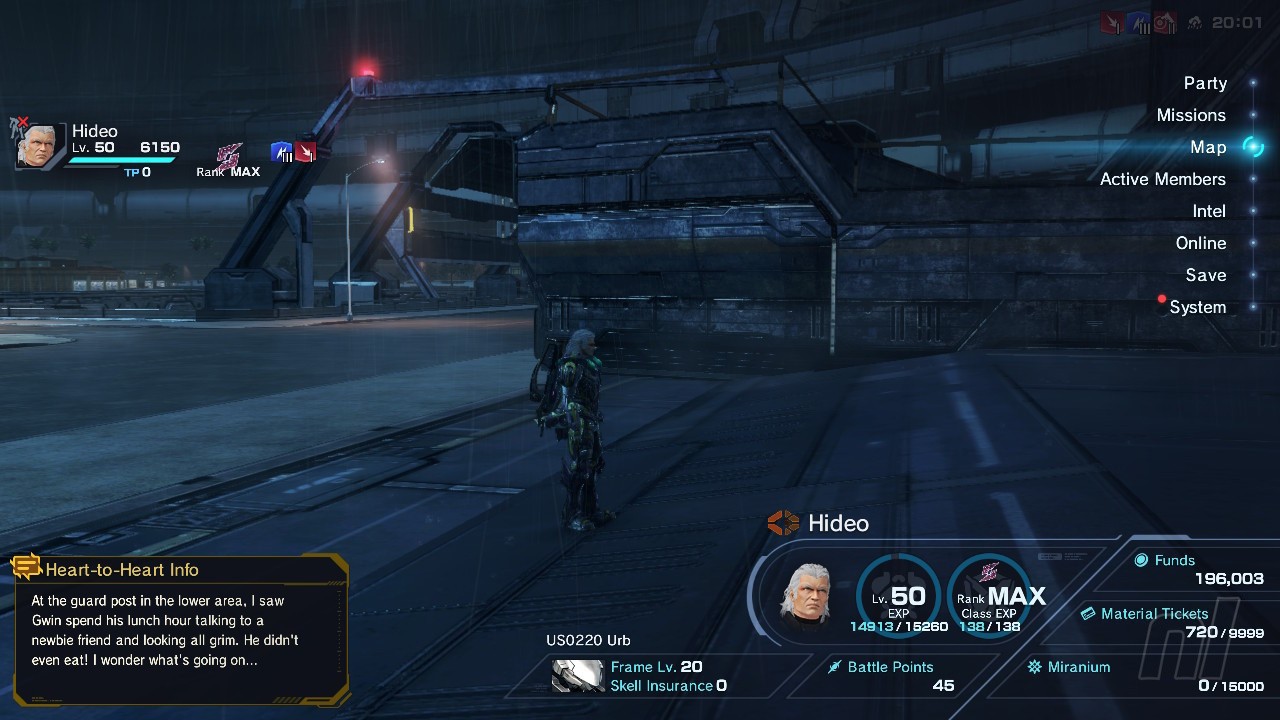Open the Intel menu entry
The height and width of the screenshot is (720, 1280).
tap(1208, 211)
